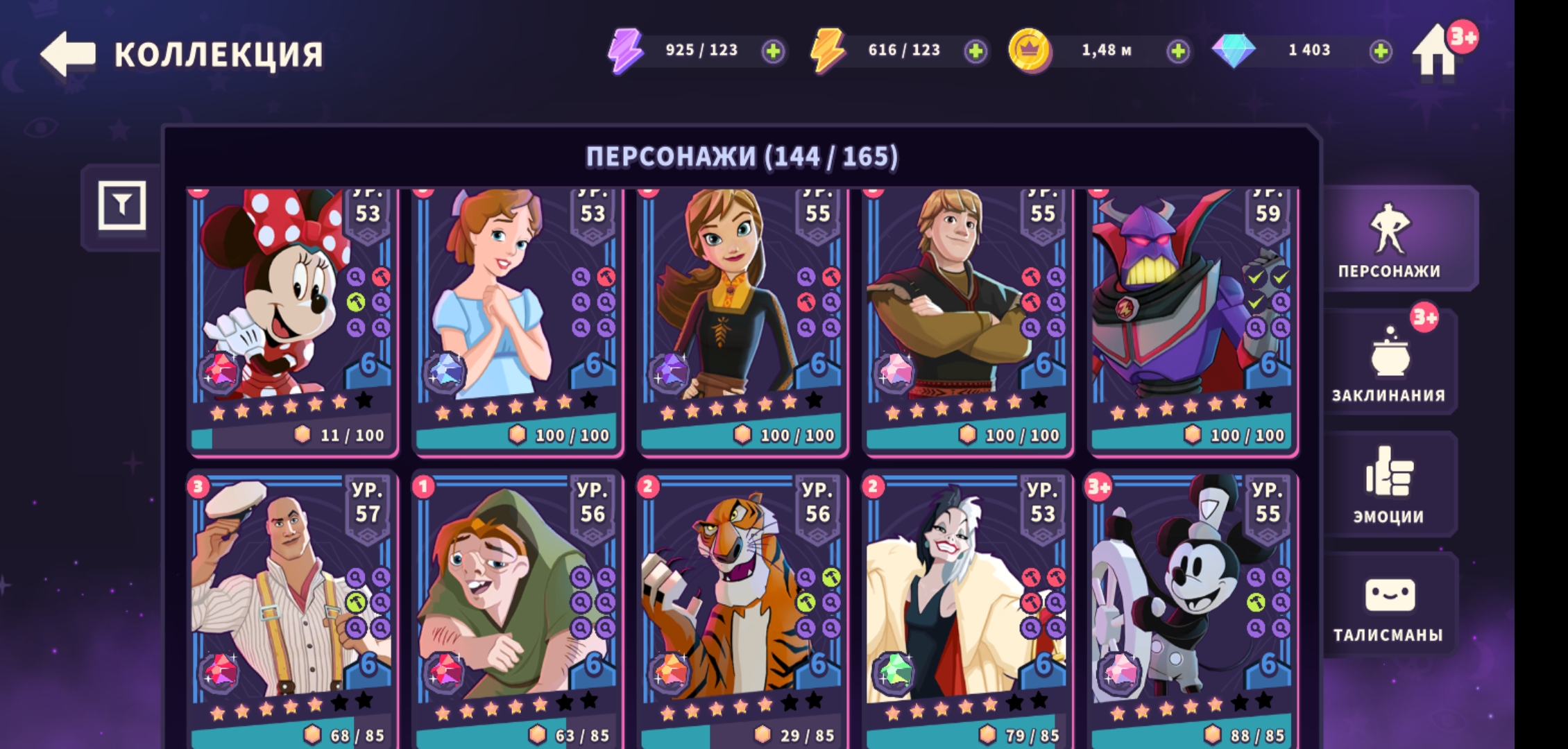The height and width of the screenshot is (749, 1568).
Task: Open the Заклинания tab
Action: (x=1389, y=364)
